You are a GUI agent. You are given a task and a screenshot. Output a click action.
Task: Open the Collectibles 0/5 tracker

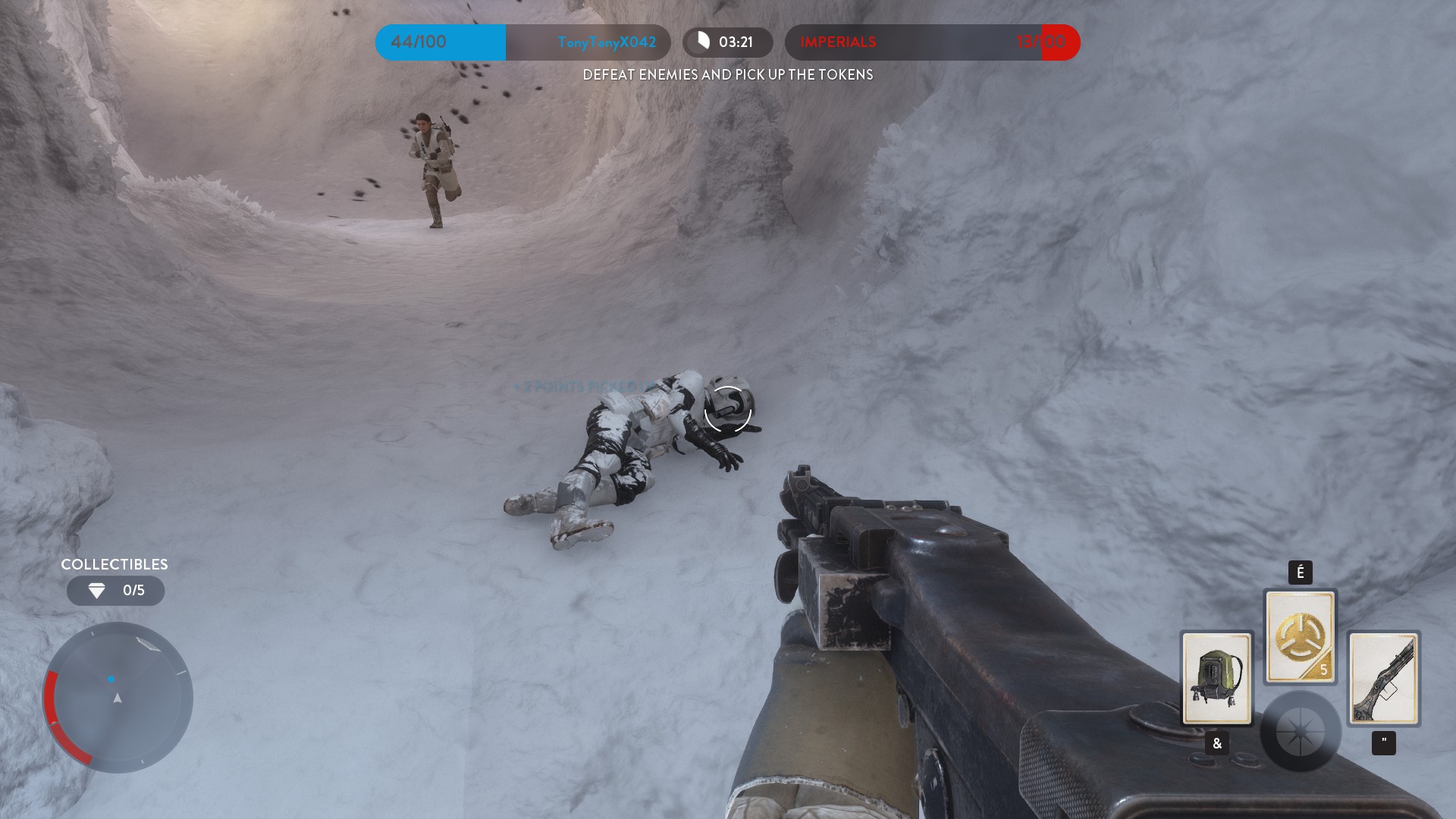[x=115, y=591]
